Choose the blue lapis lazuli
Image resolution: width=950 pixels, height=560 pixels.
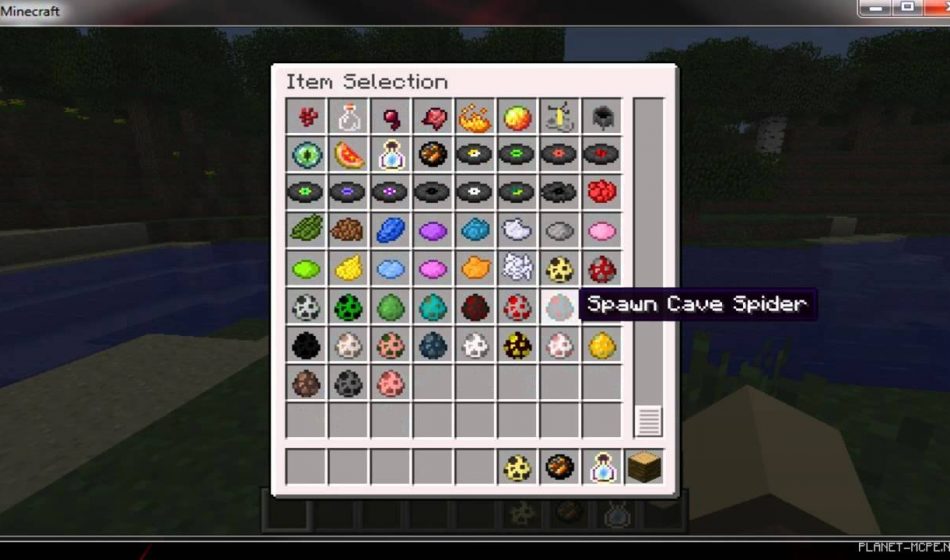(x=391, y=230)
